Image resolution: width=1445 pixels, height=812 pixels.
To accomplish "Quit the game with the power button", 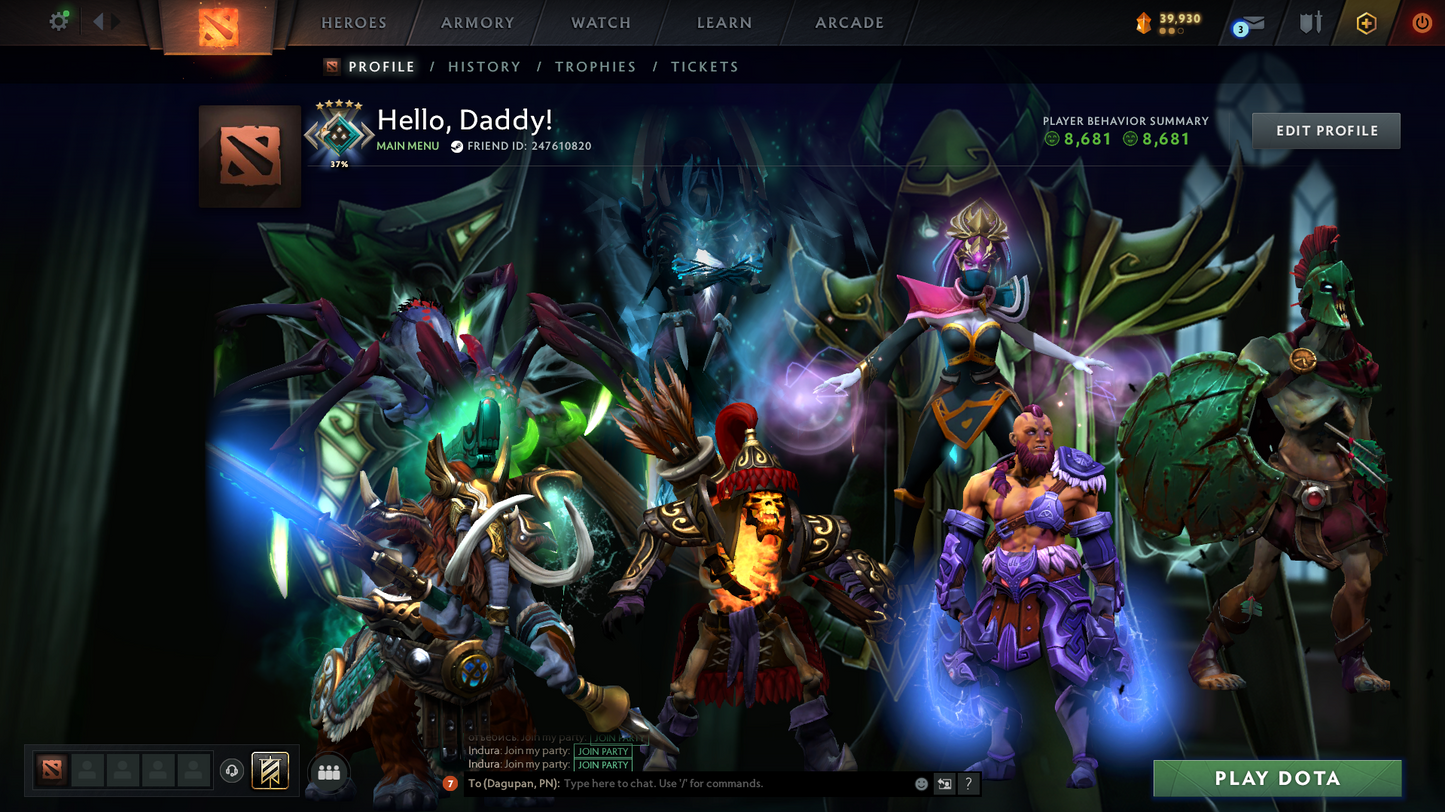I will click(1421, 23).
